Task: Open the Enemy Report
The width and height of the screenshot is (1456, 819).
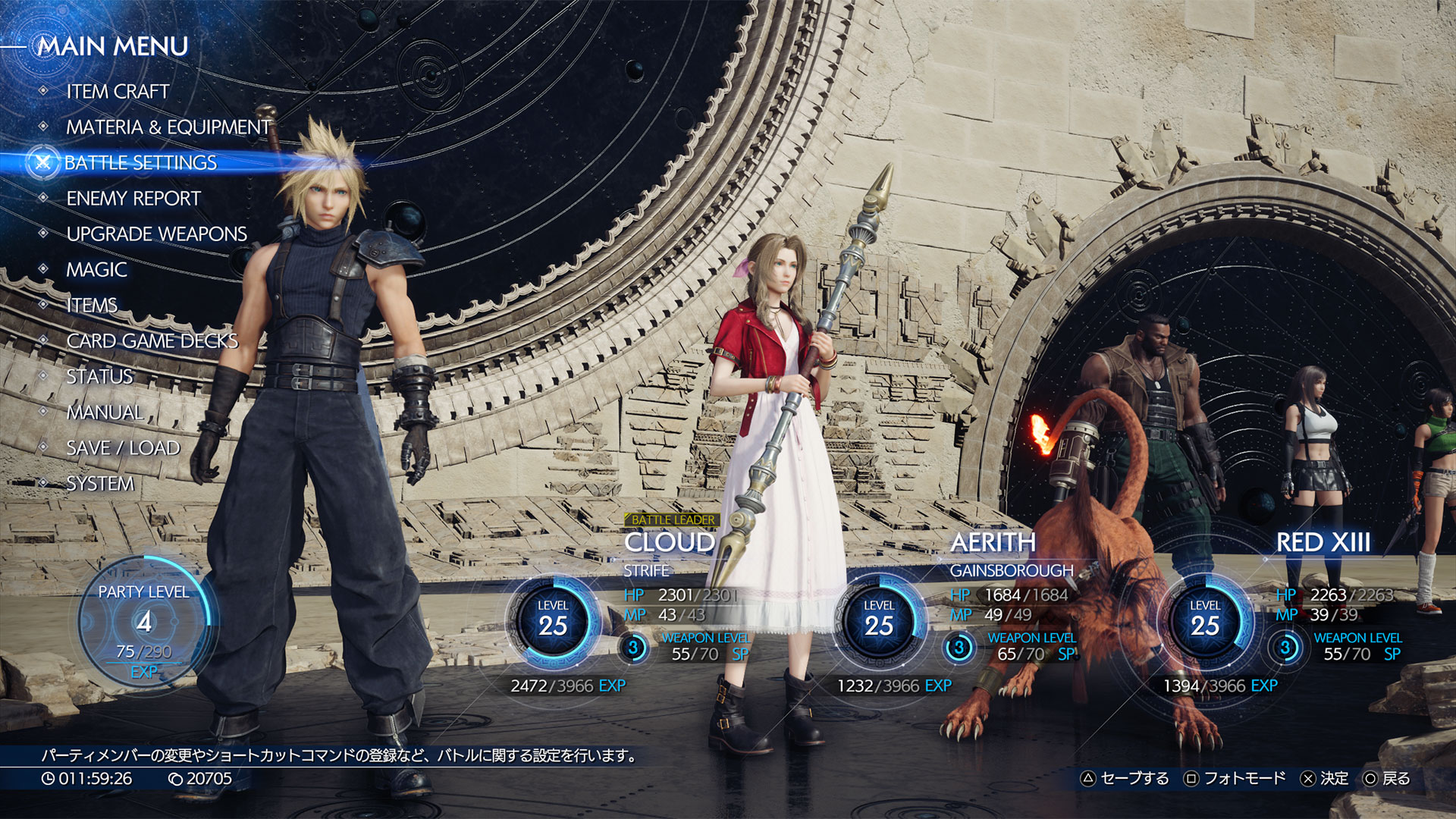Action: pyautogui.click(x=133, y=199)
